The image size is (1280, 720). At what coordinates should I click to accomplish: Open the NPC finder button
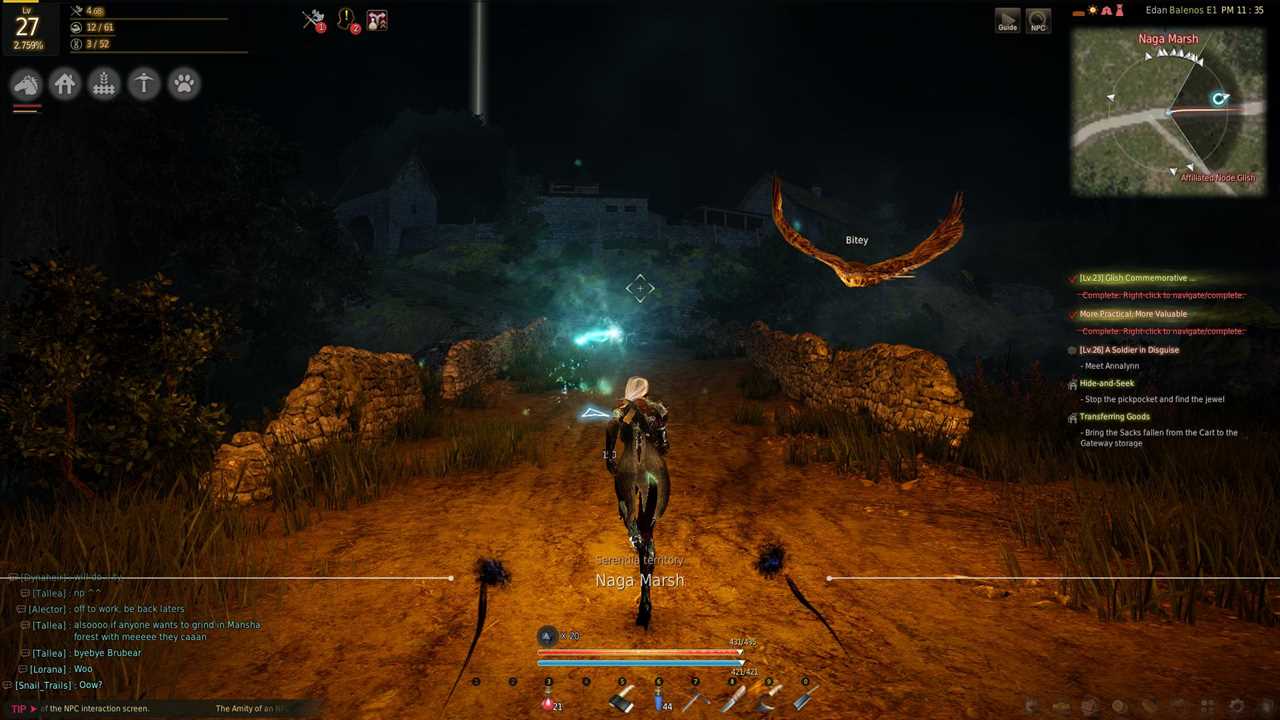(x=1038, y=21)
